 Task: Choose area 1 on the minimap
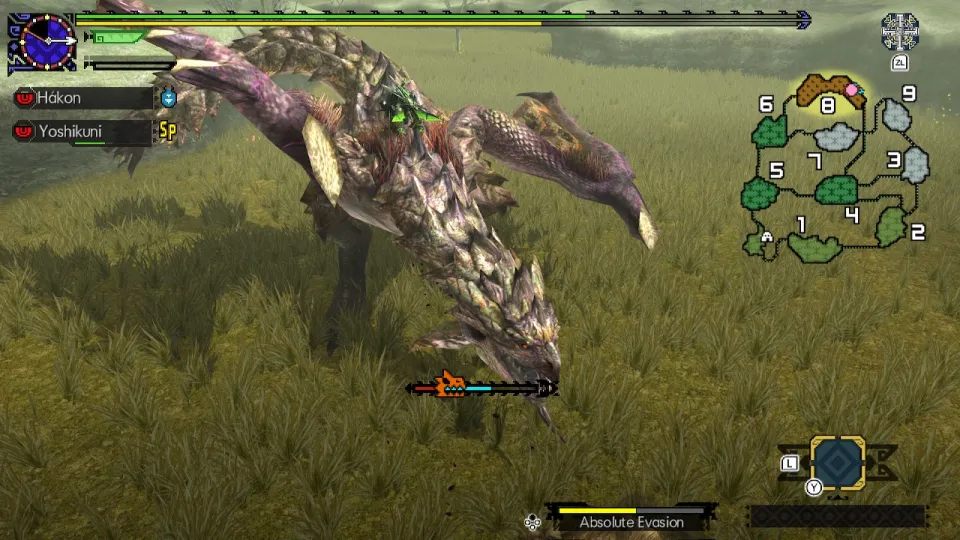click(x=799, y=225)
